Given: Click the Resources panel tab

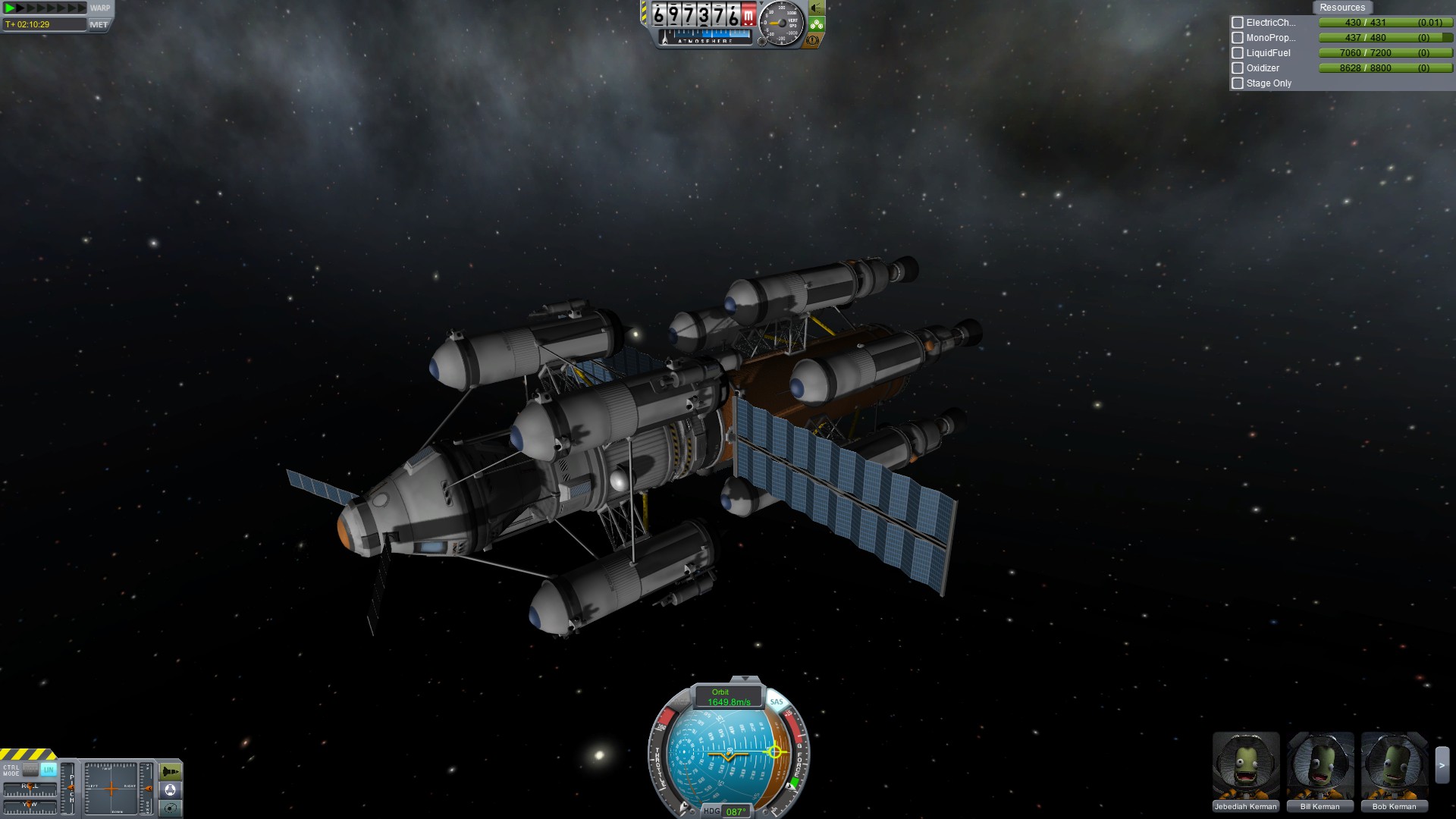Looking at the screenshot, I should tap(1341, 8).
